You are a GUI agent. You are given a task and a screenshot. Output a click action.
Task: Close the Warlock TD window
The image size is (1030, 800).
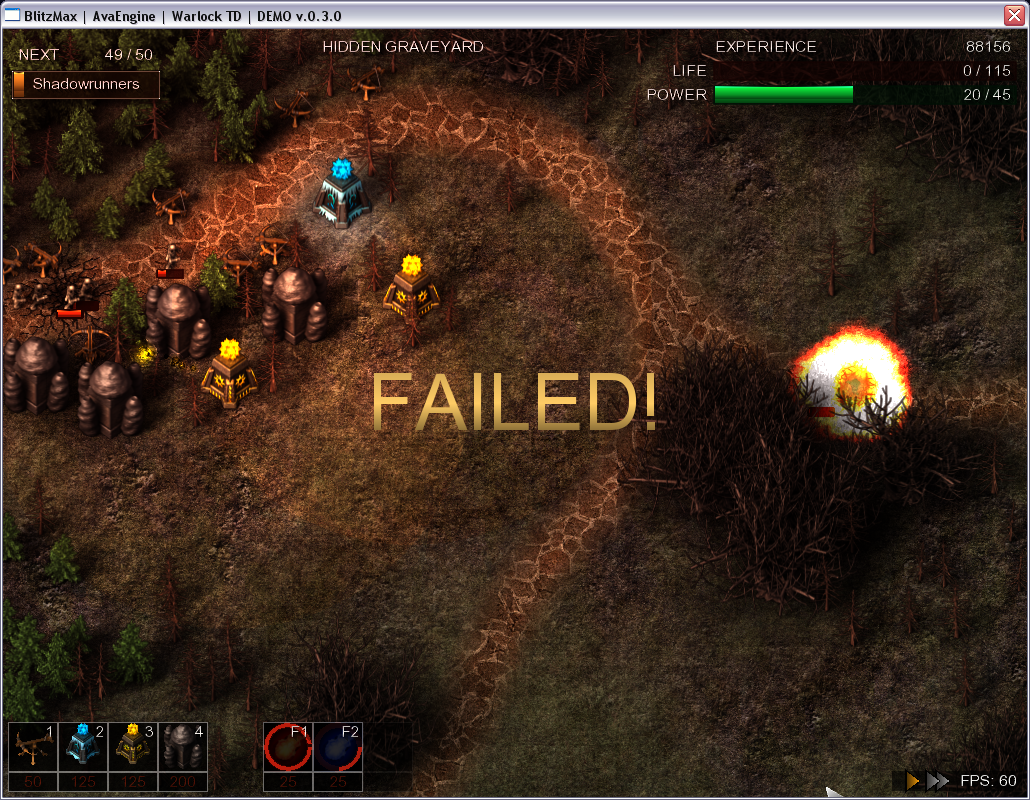1014,14
